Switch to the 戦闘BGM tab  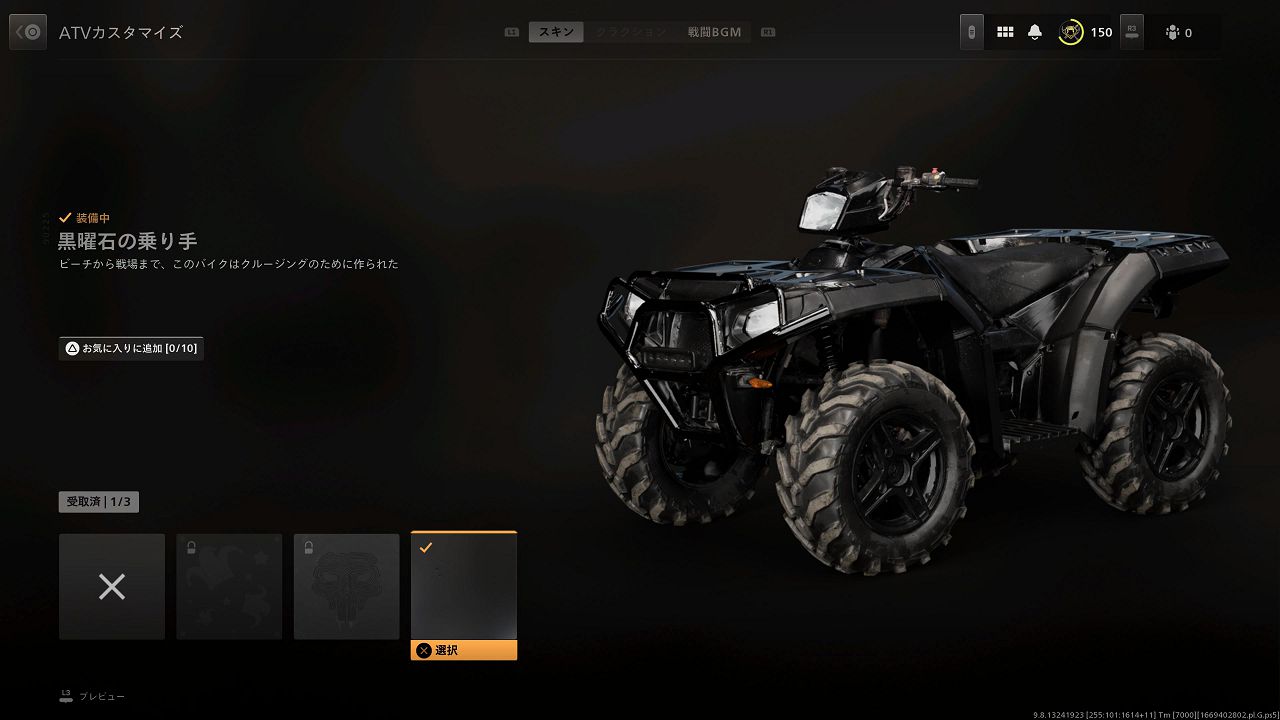[714, 32]
